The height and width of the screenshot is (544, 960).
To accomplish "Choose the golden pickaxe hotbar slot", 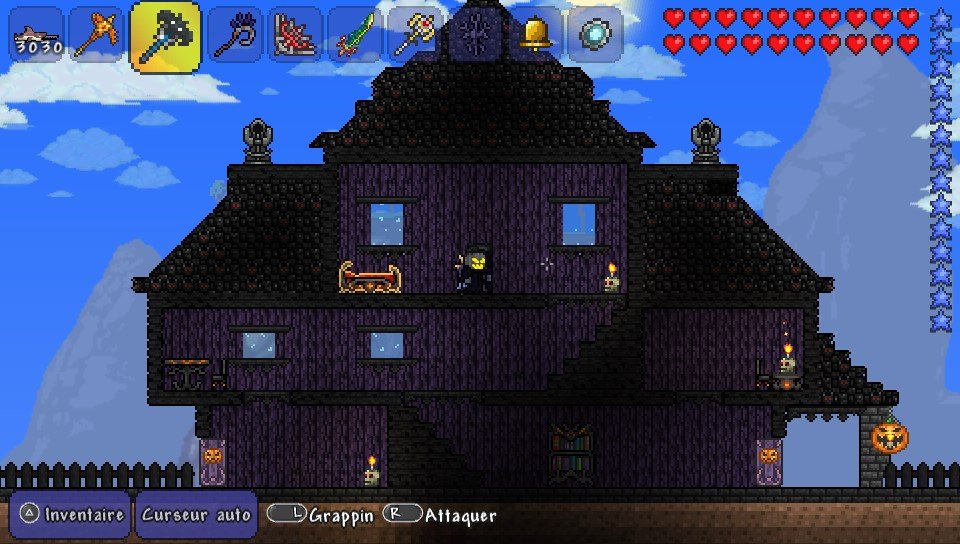I will click(96, 35).
